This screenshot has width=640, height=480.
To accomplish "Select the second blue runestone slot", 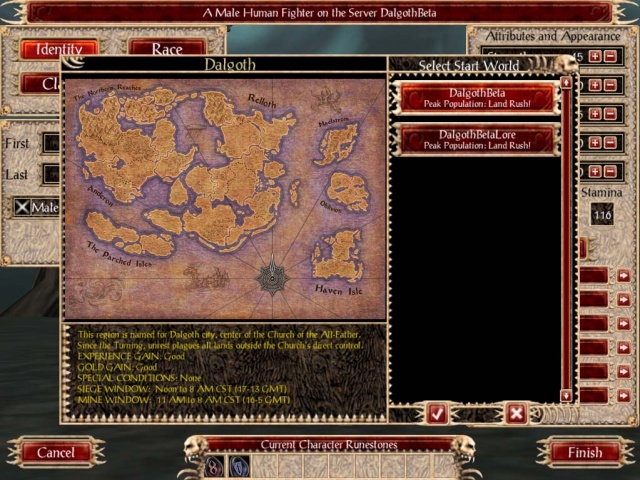I will (239, 466).
